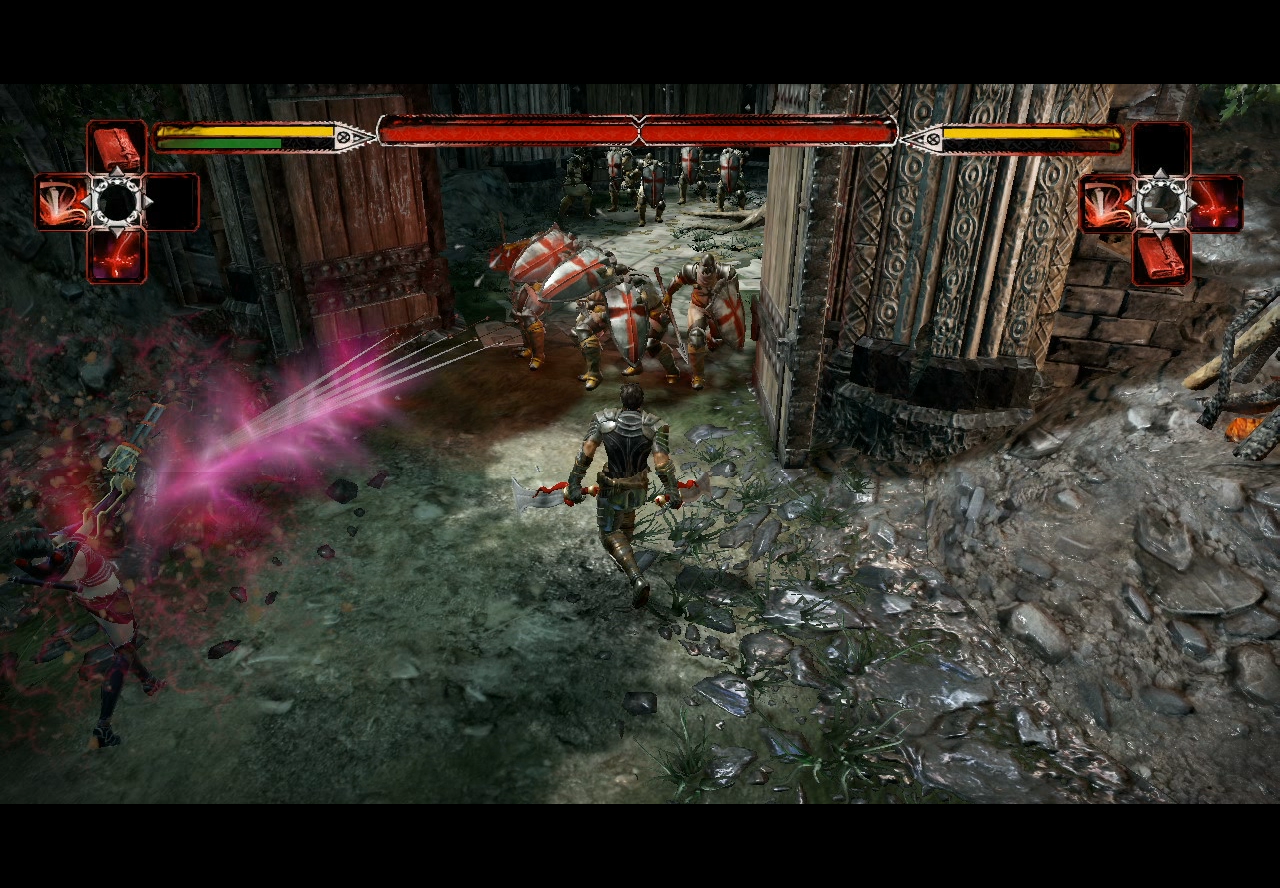Toggle the upward silver arrow on the left selector
1280x888 pixels.
click(x=117, y=173)
